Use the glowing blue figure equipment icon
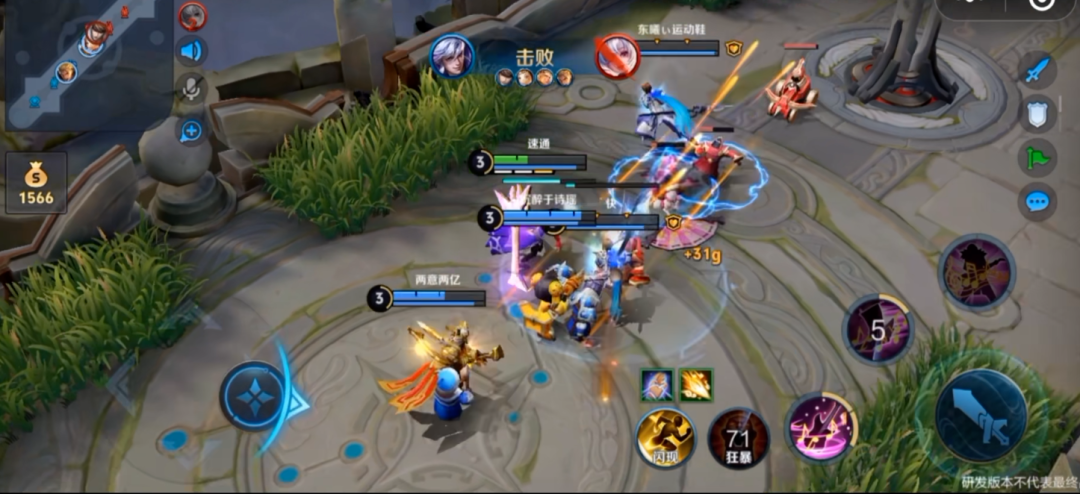1080x494 pixels. pos(656,384)
